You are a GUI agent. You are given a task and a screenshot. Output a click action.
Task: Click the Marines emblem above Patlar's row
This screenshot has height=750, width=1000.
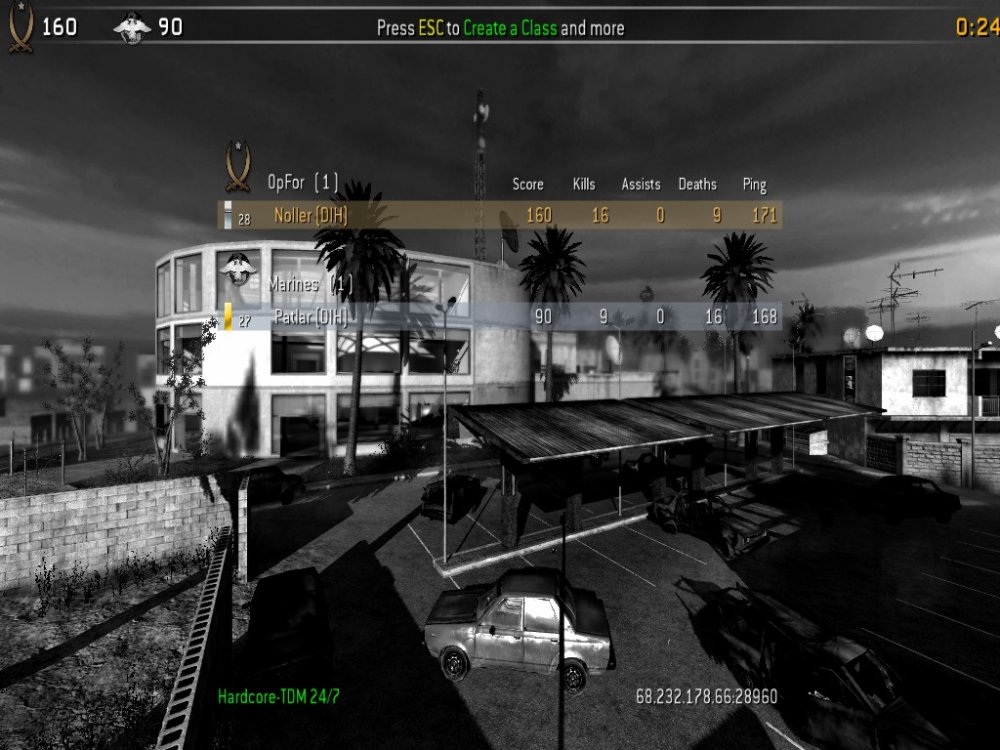coord(238,269)
